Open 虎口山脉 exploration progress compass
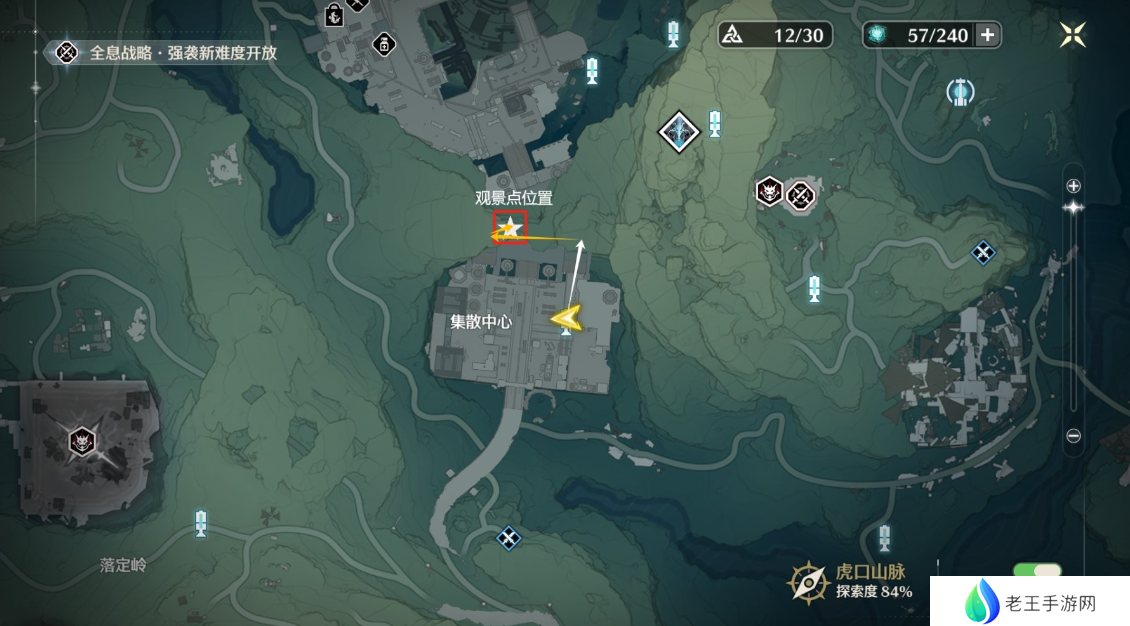 806,581
